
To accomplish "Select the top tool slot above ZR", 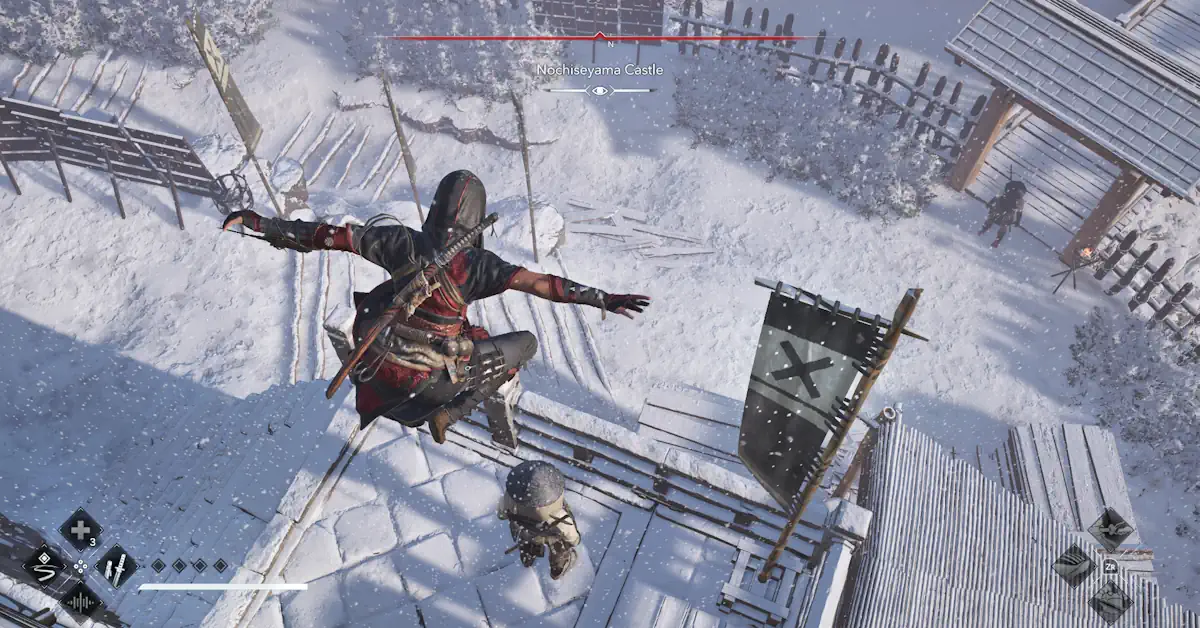I will [x=1110, y=529].
